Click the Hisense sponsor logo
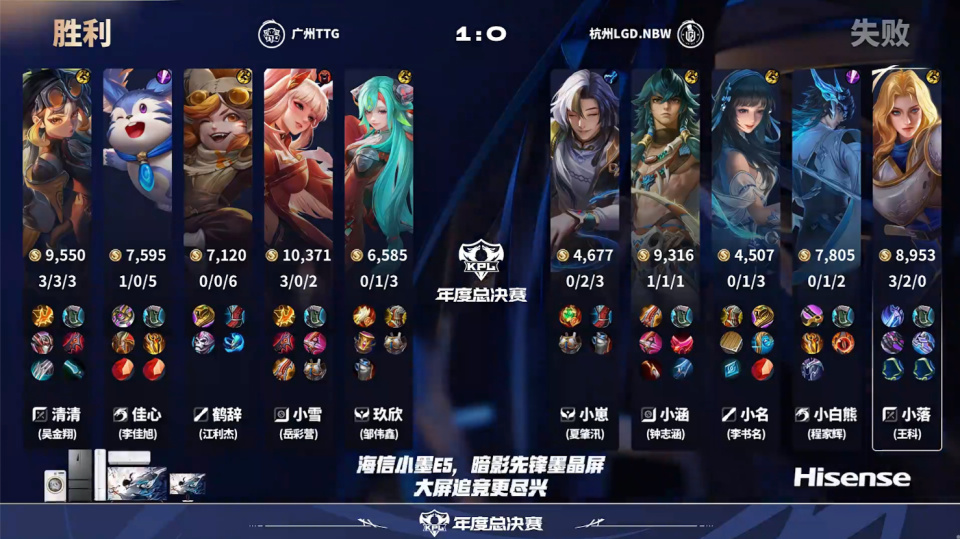Screen dimensions: 960x539 [x=851, y=477]
